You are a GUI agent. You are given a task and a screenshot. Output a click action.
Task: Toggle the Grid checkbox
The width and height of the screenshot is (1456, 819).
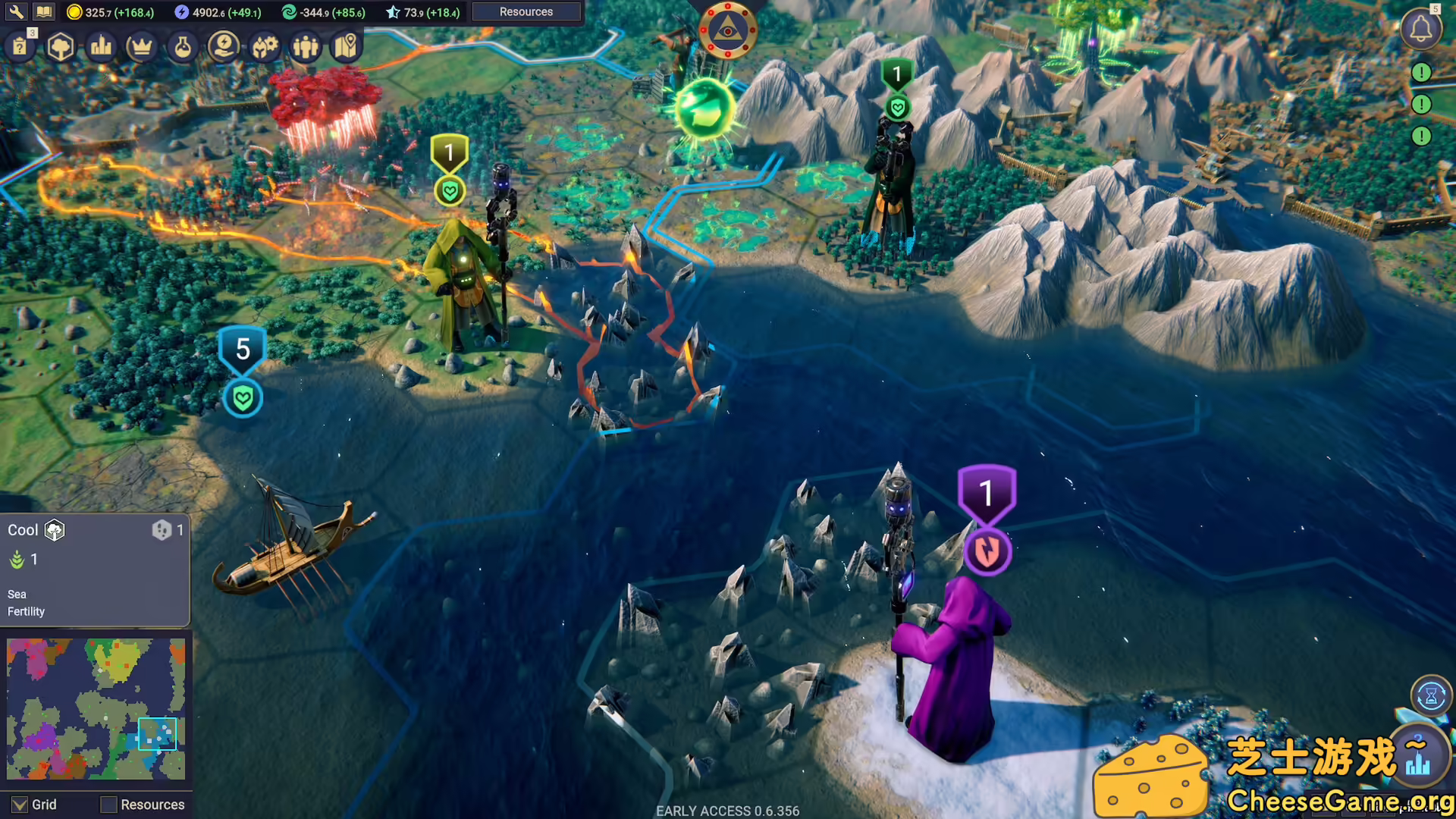pyautogui.click(x=20, y=805)
